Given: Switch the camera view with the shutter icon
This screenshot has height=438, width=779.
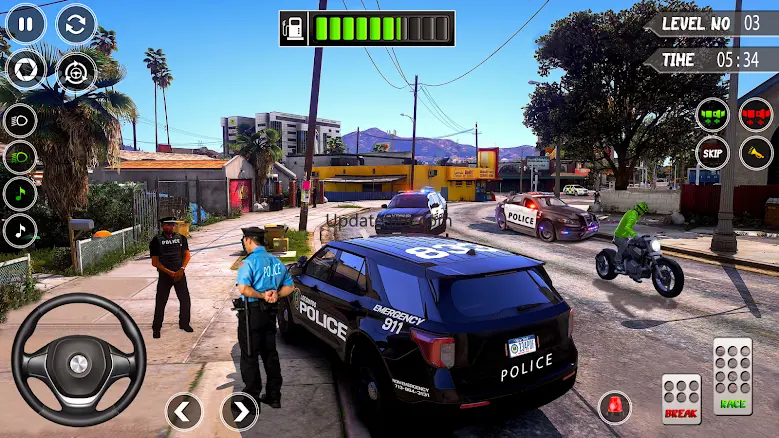Looking at the screenshot, I should pos(26,70).
